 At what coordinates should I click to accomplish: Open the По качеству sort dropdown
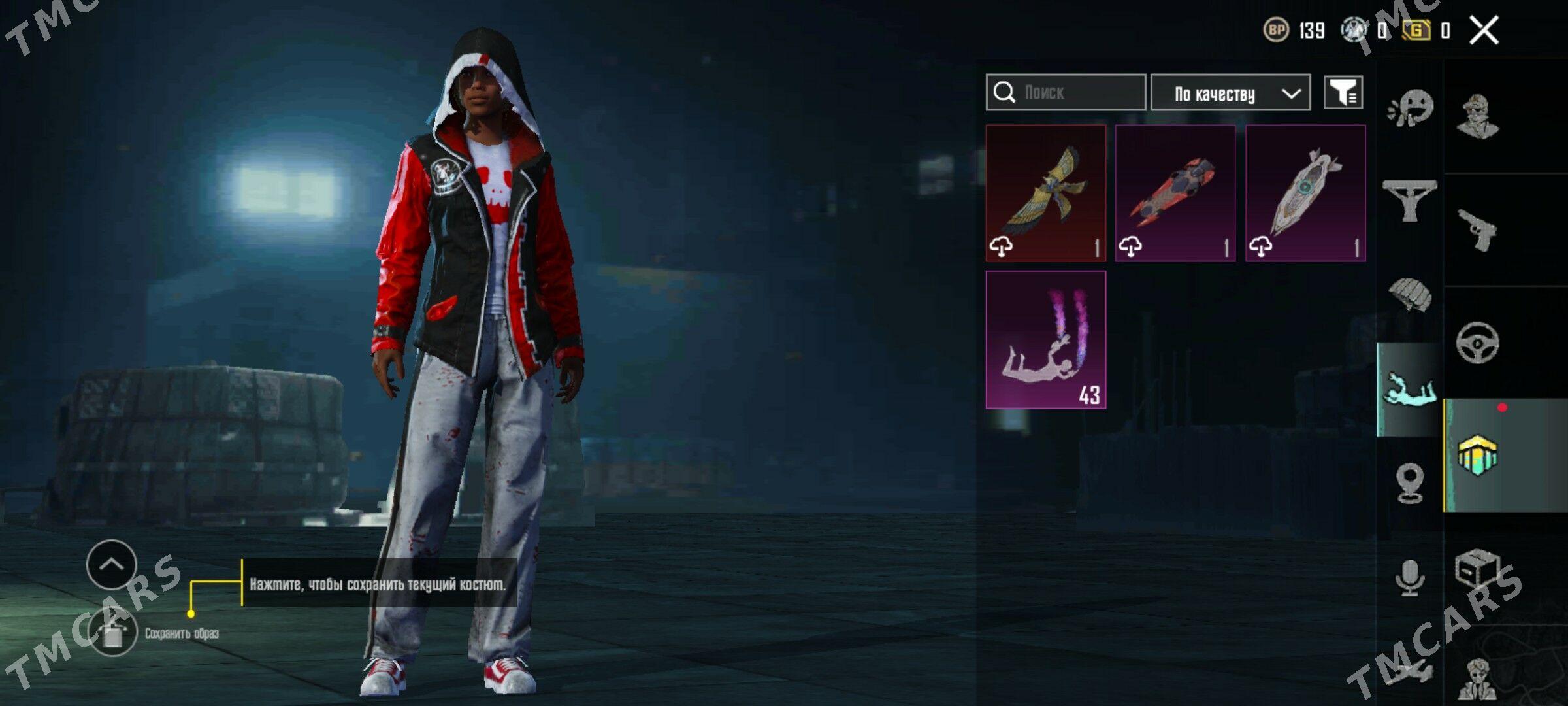coord(1230,93)
